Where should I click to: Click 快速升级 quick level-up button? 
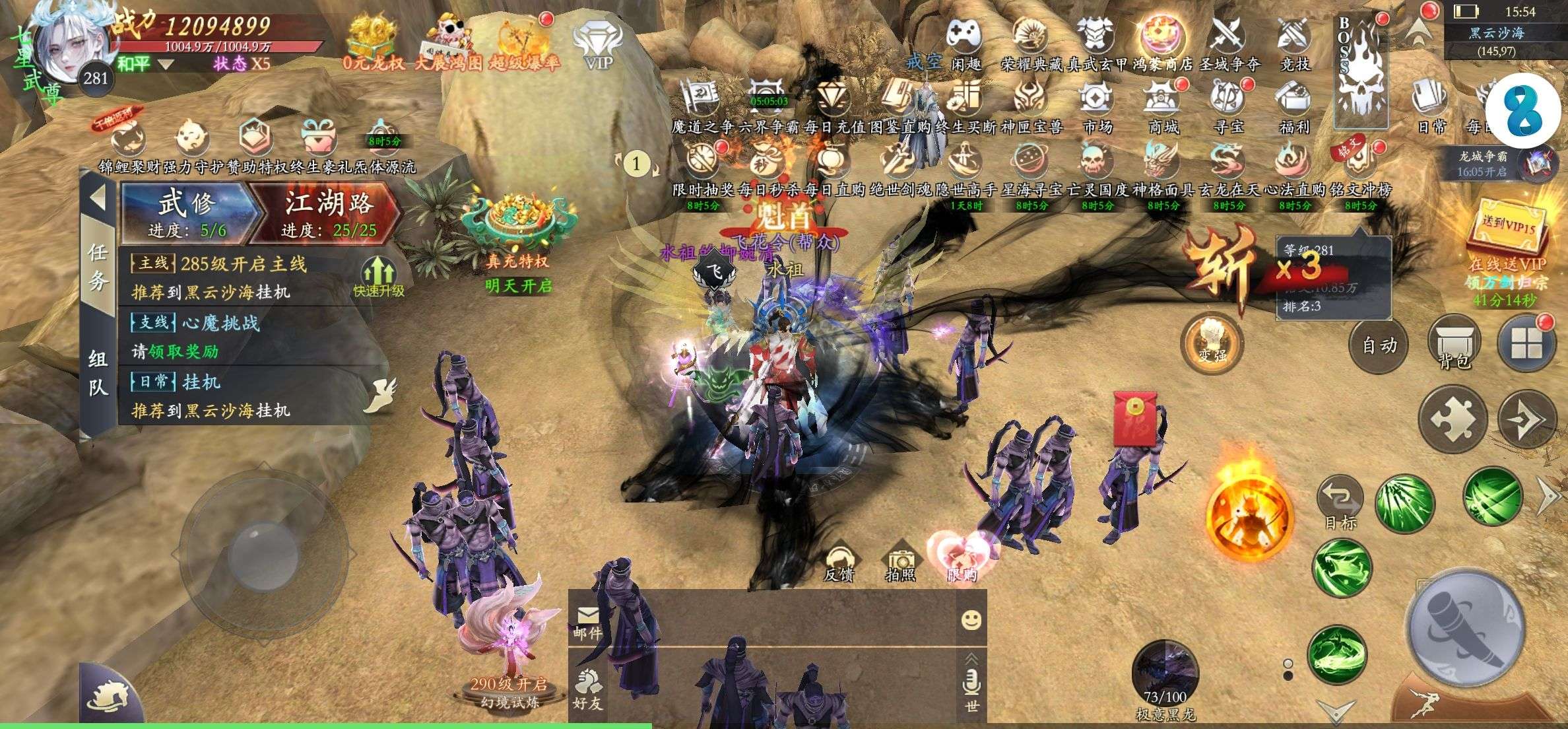click(378, 277)
